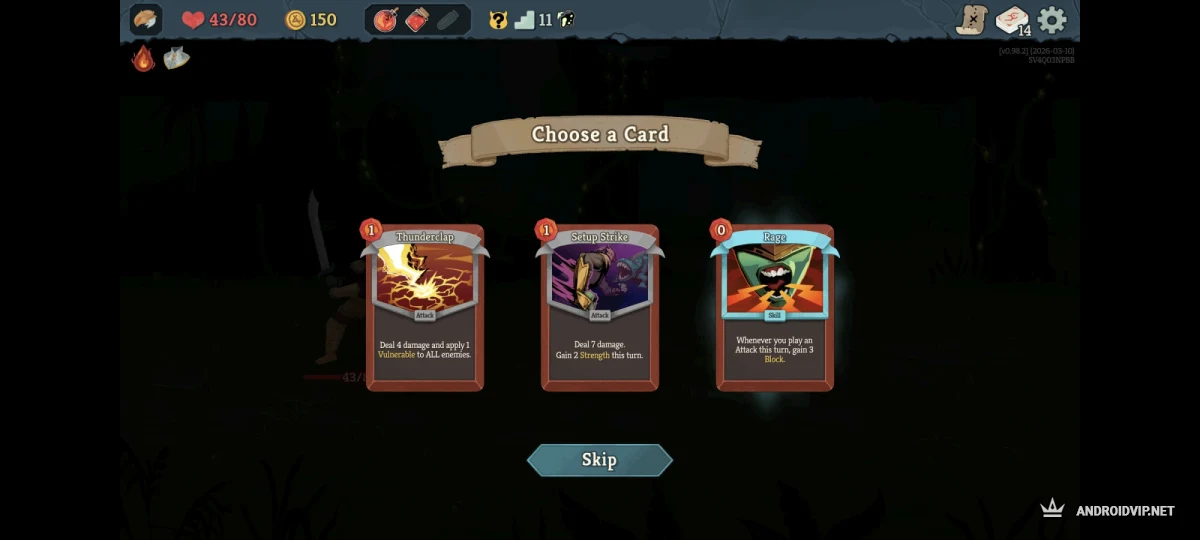Inspect the grey stone relic
This screenshot has width=1200, height=540.
[176, 58]
